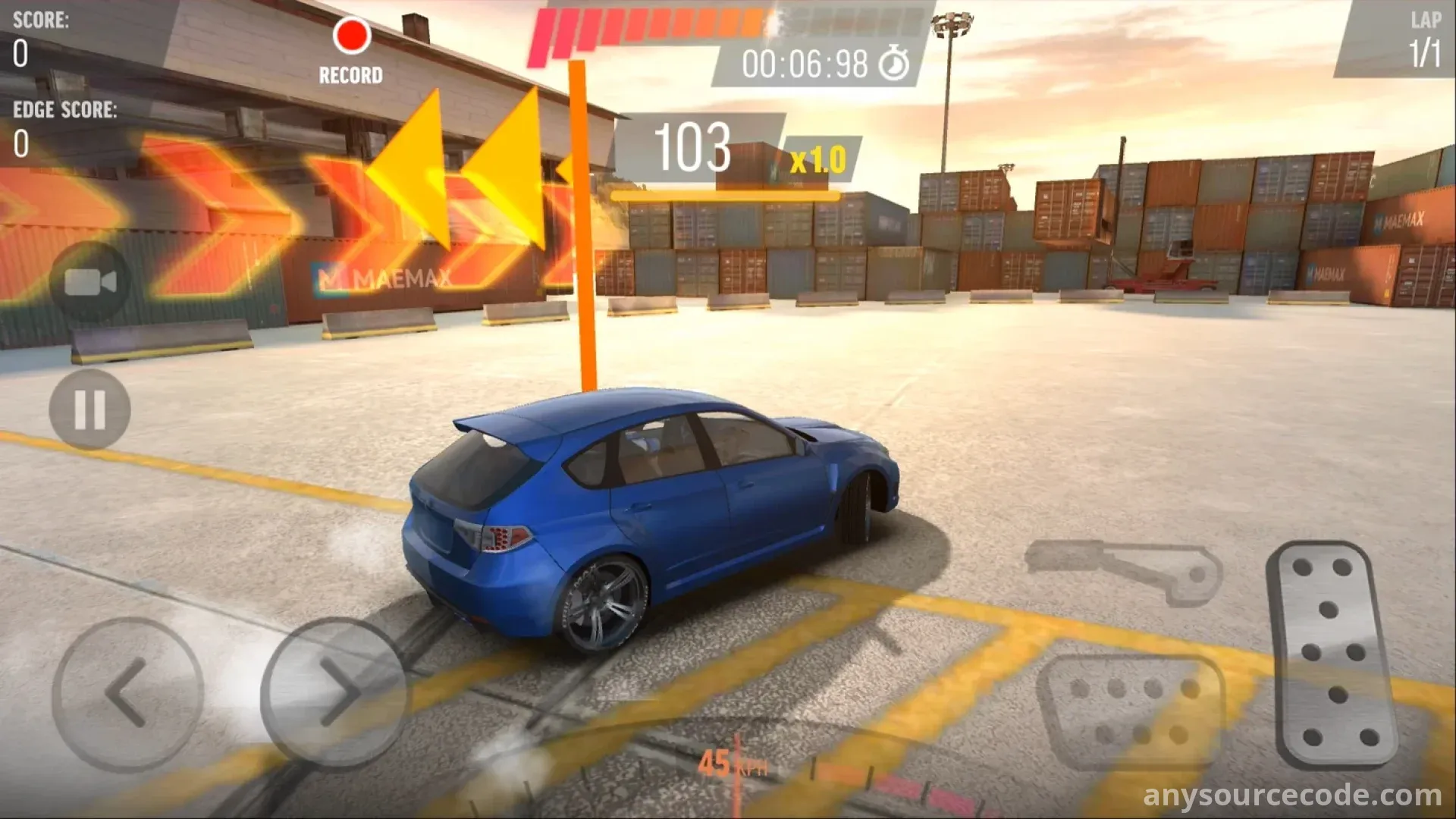The height and width of the screenshot is (819, 1456).
Task: Start recording with the red Record button
Action: [x=351, y=37]
